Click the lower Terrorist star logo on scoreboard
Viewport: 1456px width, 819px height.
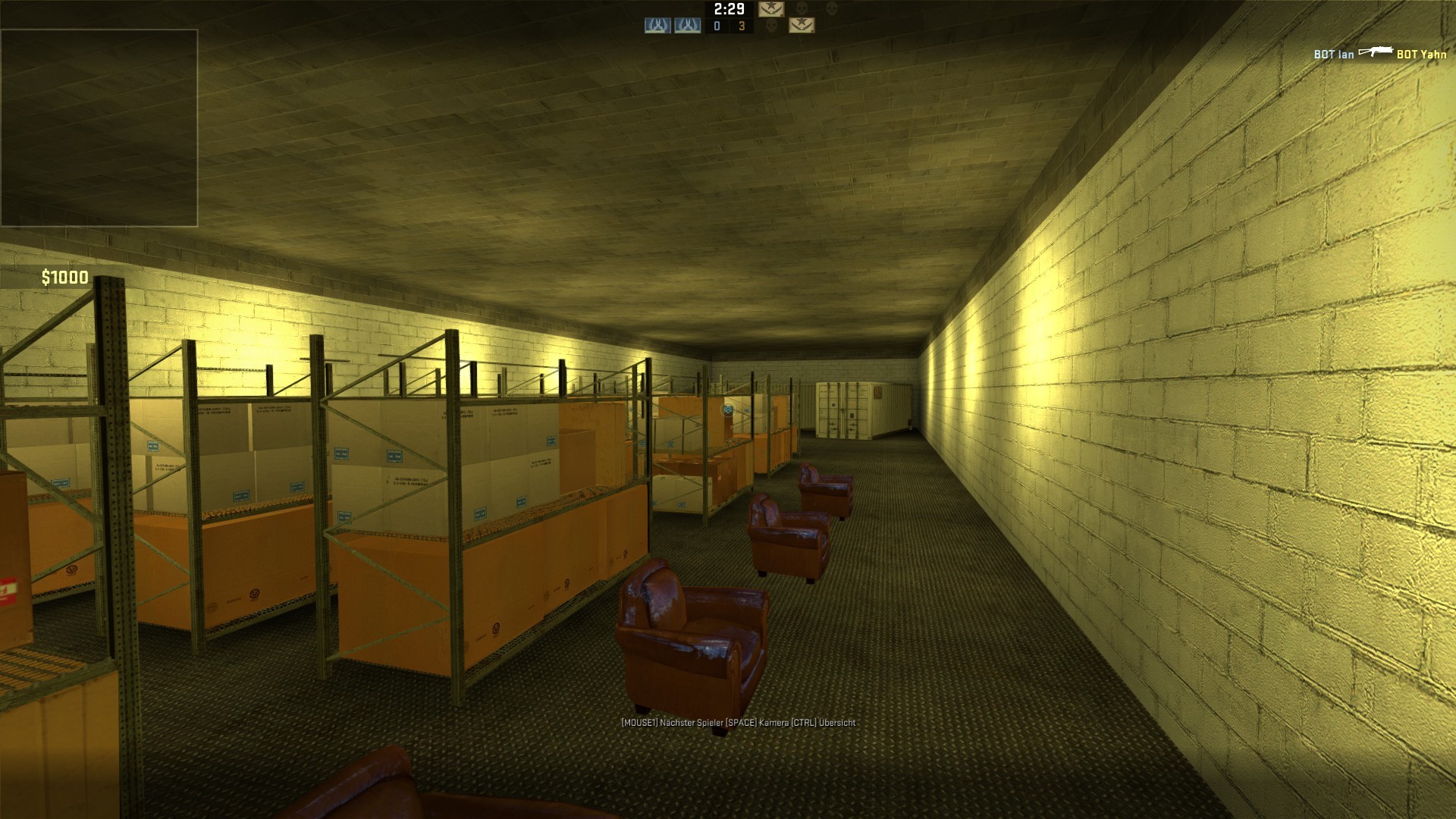[x=802, y=26]
